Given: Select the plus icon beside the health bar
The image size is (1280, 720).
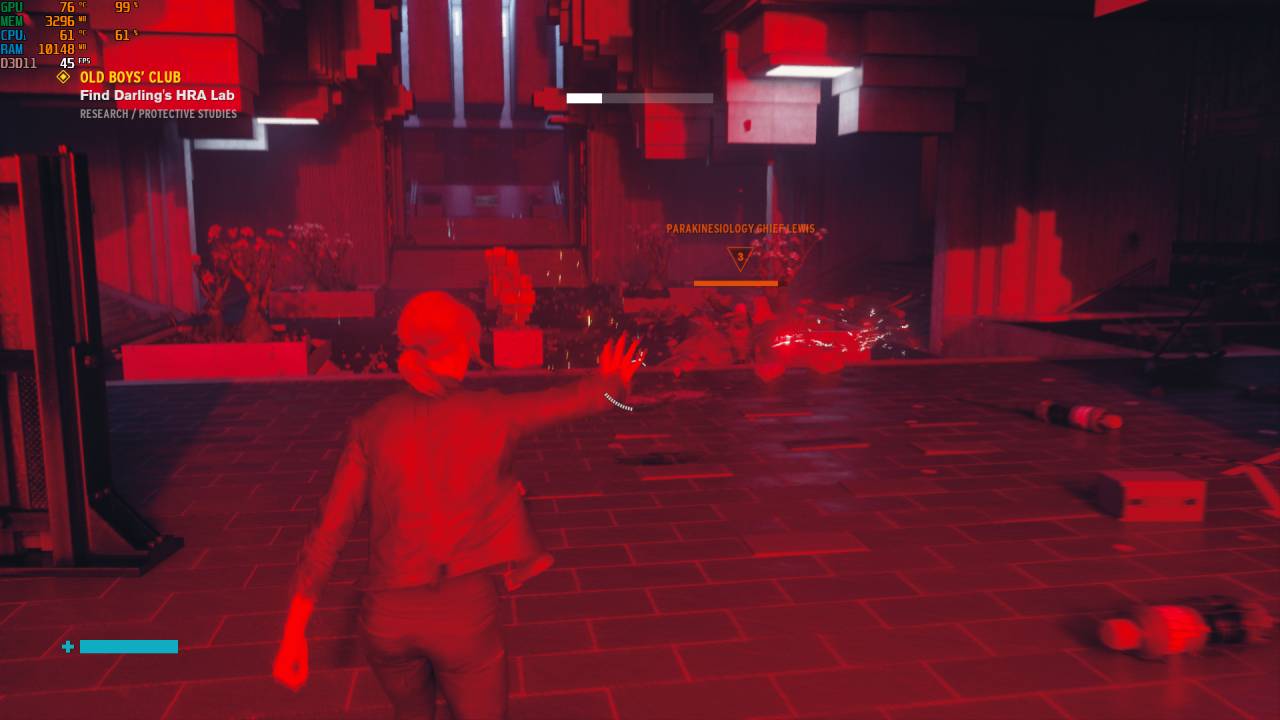Looking at the screenshot, I should coord(68,647).
